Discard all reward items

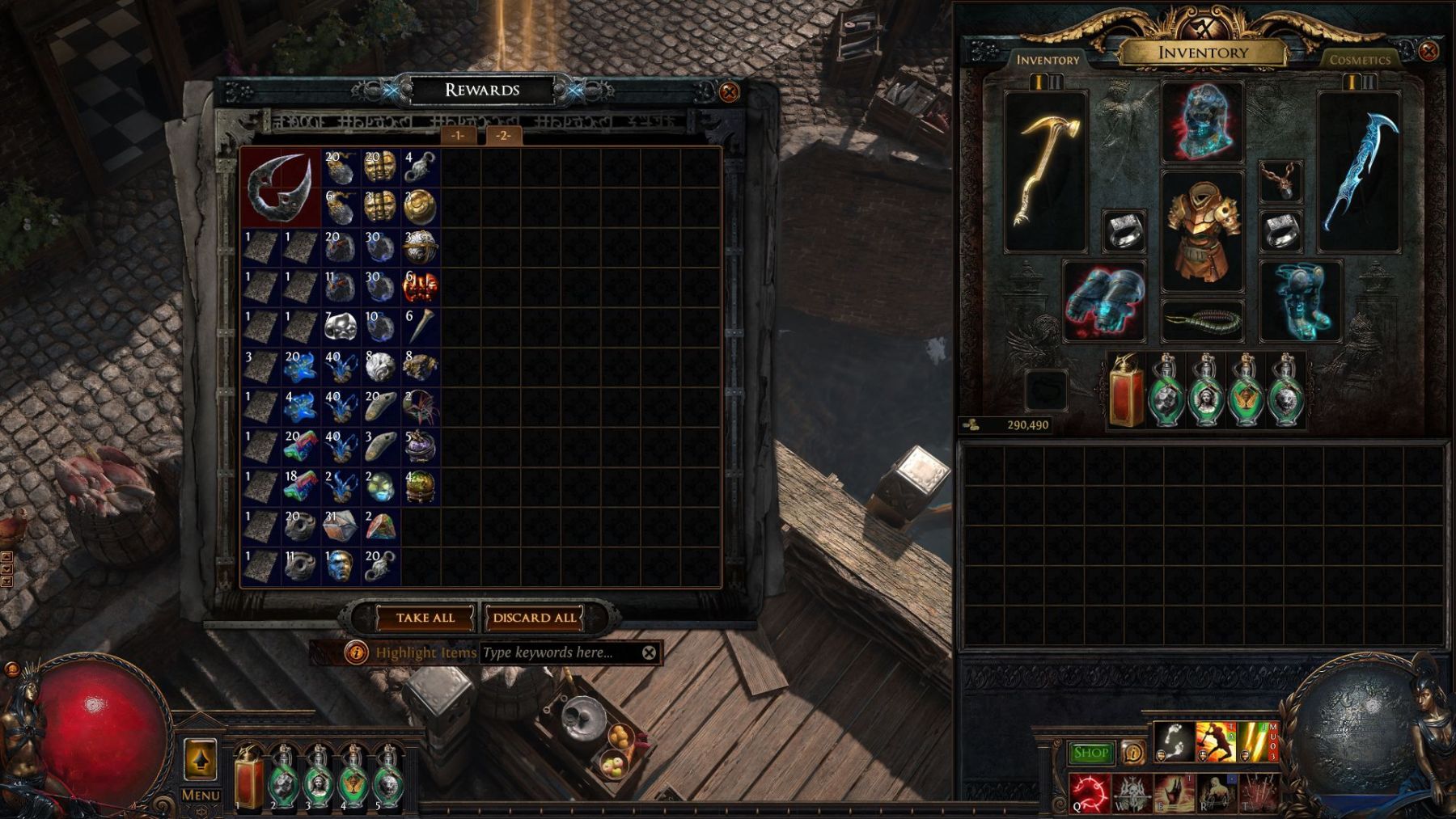point(534,618)
